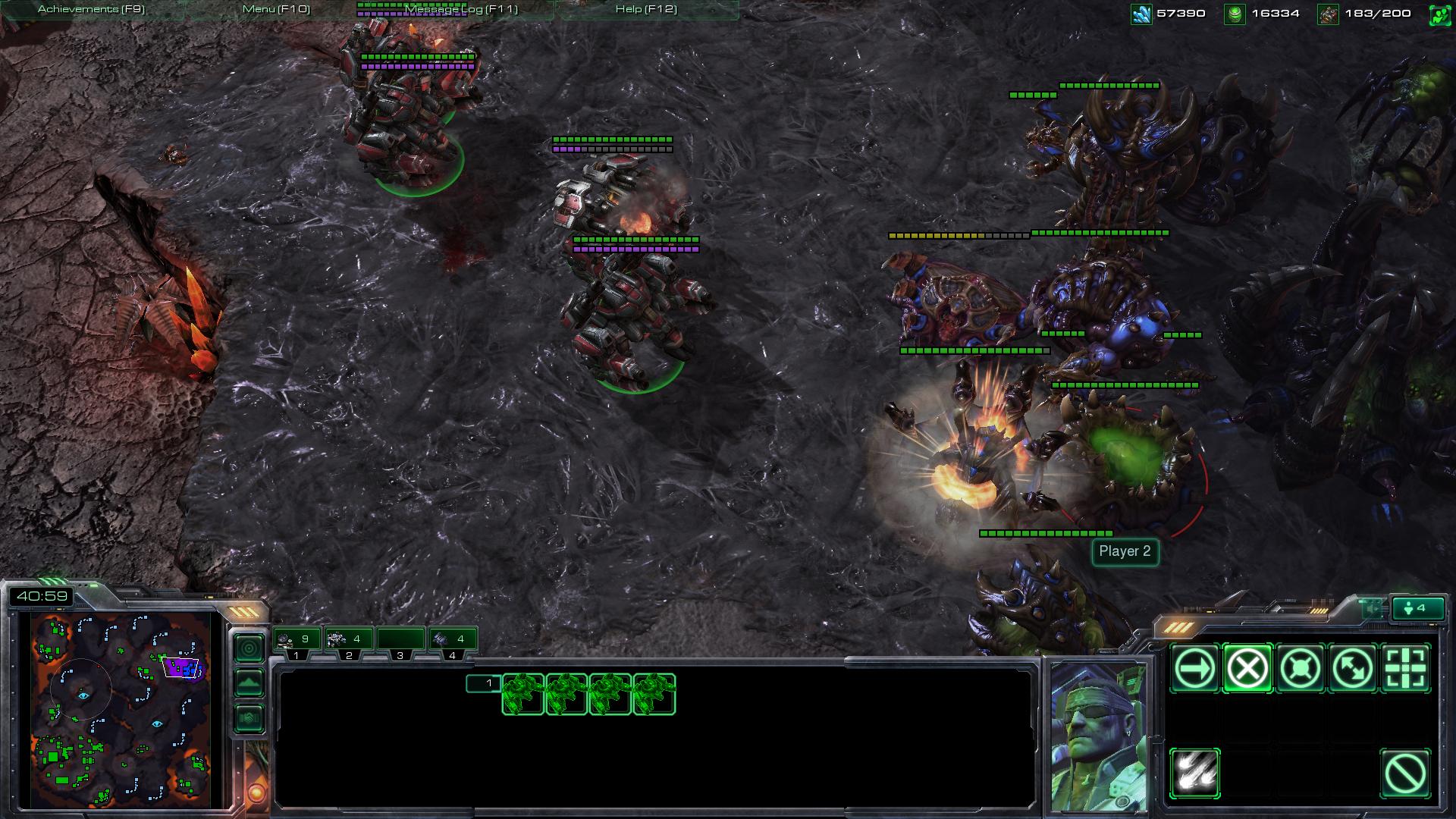
Task: Open the Achievements panel
Action: coord(91,9)
